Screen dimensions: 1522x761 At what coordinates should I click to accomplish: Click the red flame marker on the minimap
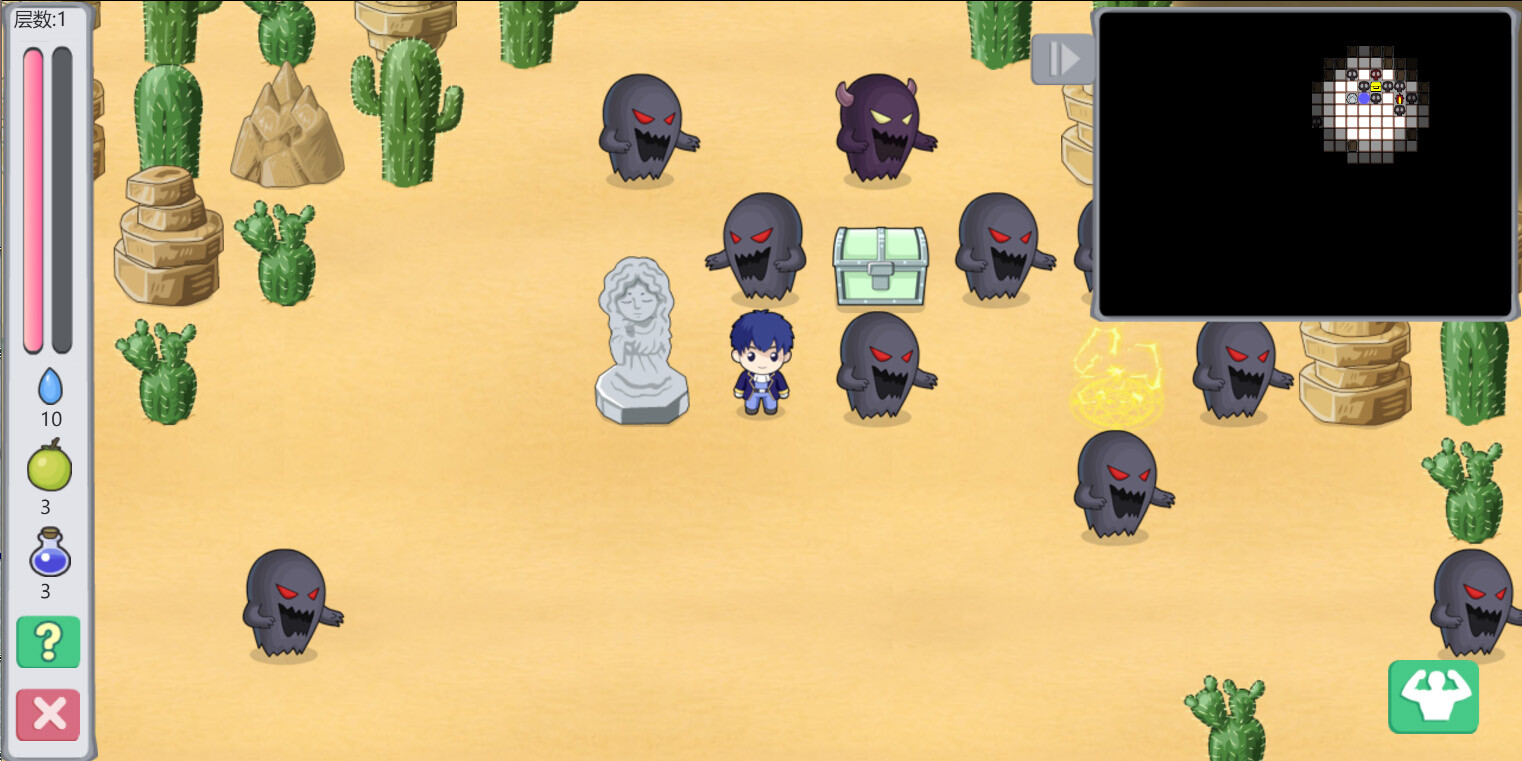[1400, 99]
